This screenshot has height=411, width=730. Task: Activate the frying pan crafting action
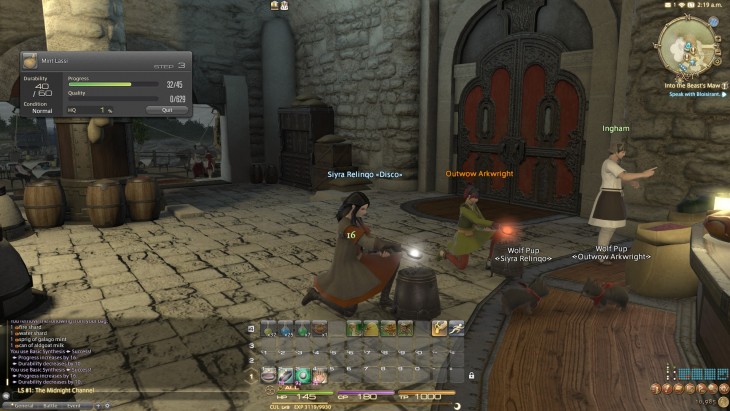(269, 376)
